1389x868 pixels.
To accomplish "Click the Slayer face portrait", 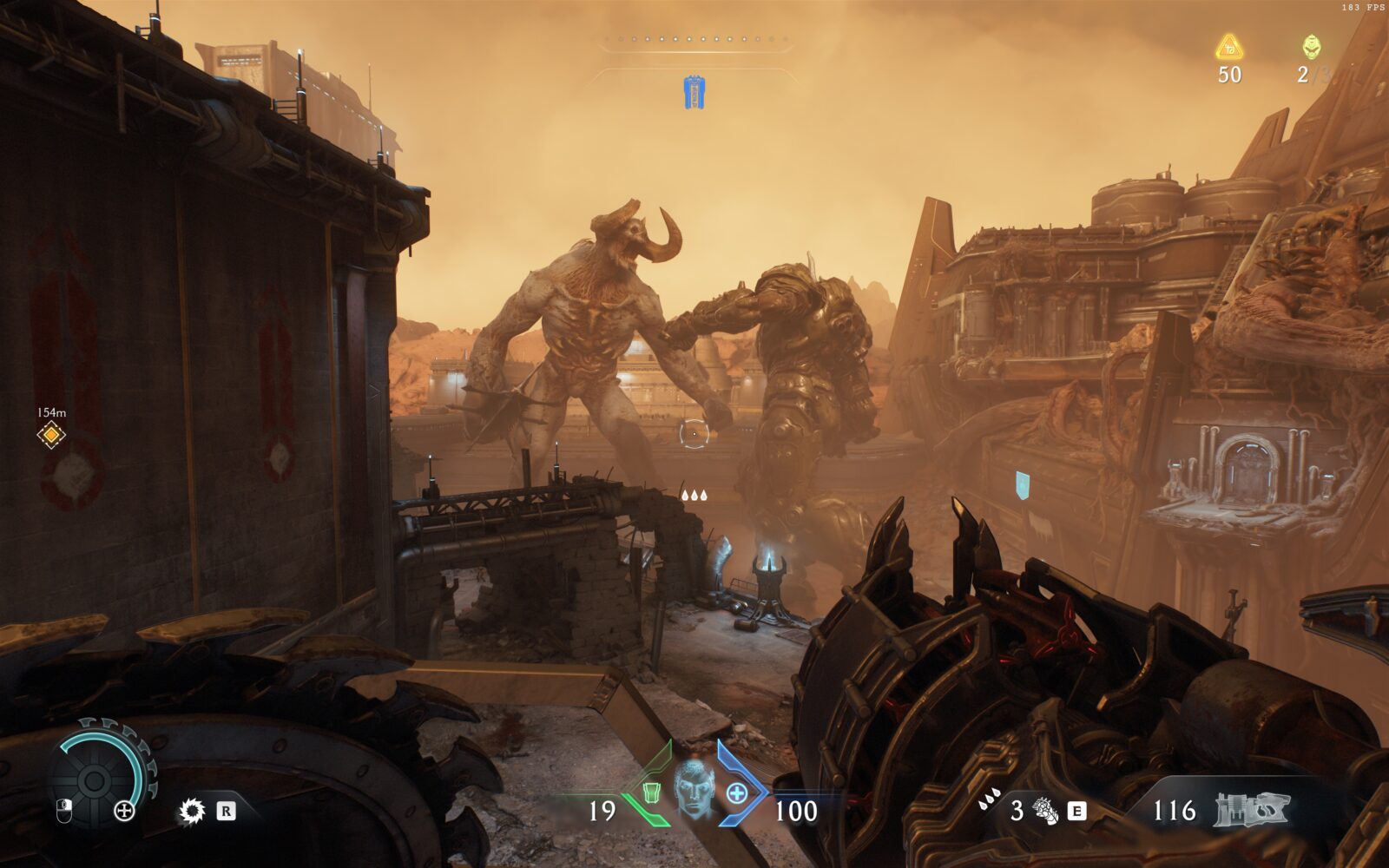I will pos(694,788).
